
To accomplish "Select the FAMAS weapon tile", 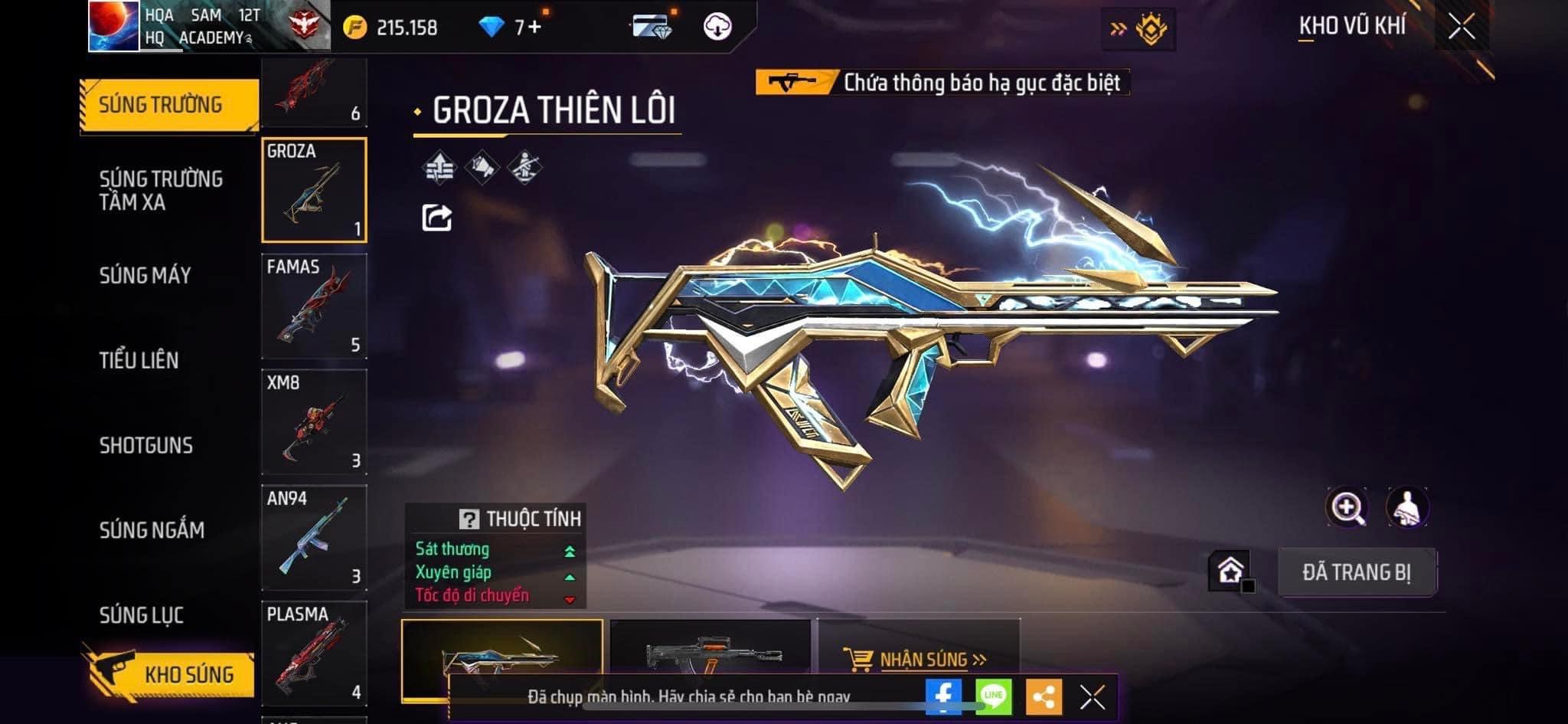I will pyautogui.click(x=314, y=306).
